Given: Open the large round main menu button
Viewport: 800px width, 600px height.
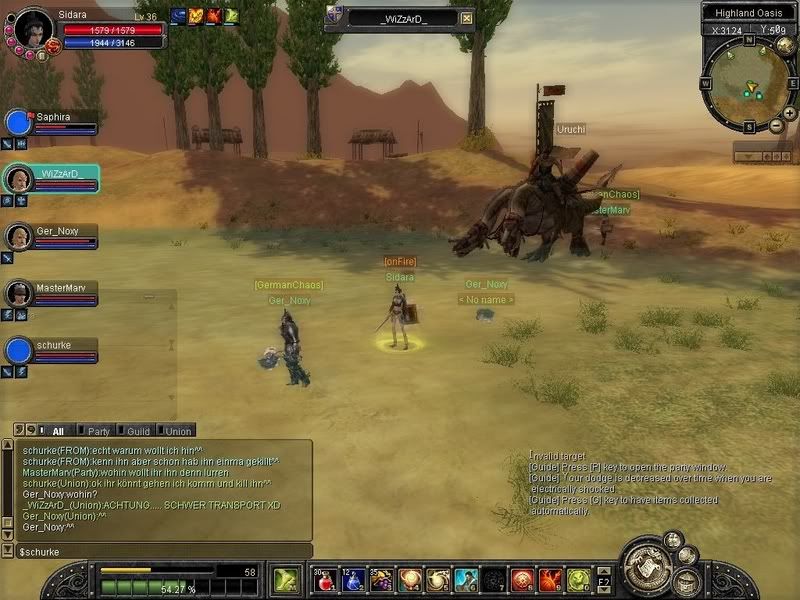Looking at the screenshot, I should 645,567.
